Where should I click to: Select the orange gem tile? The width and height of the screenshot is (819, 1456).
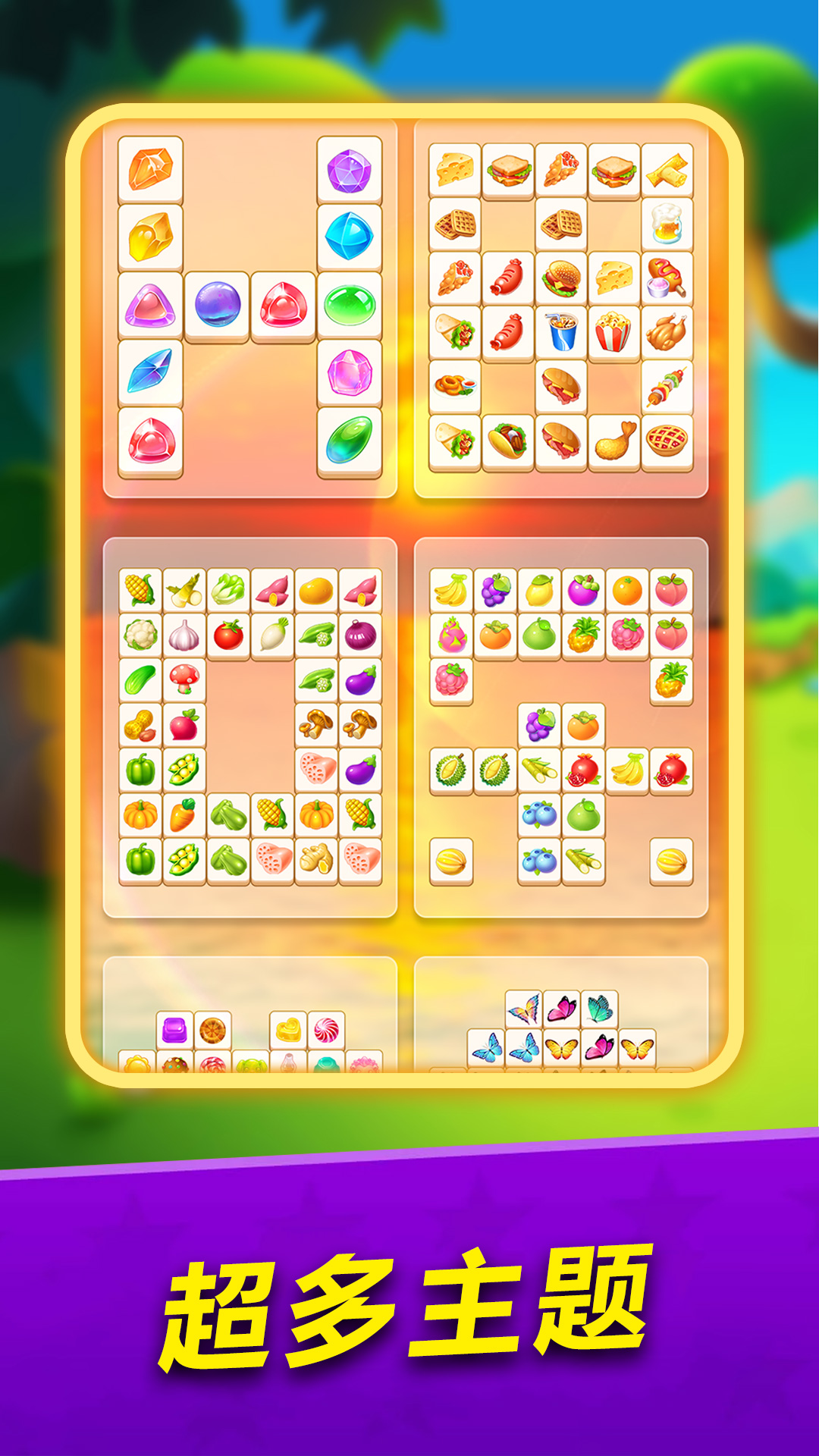click(x=150, y=169)
